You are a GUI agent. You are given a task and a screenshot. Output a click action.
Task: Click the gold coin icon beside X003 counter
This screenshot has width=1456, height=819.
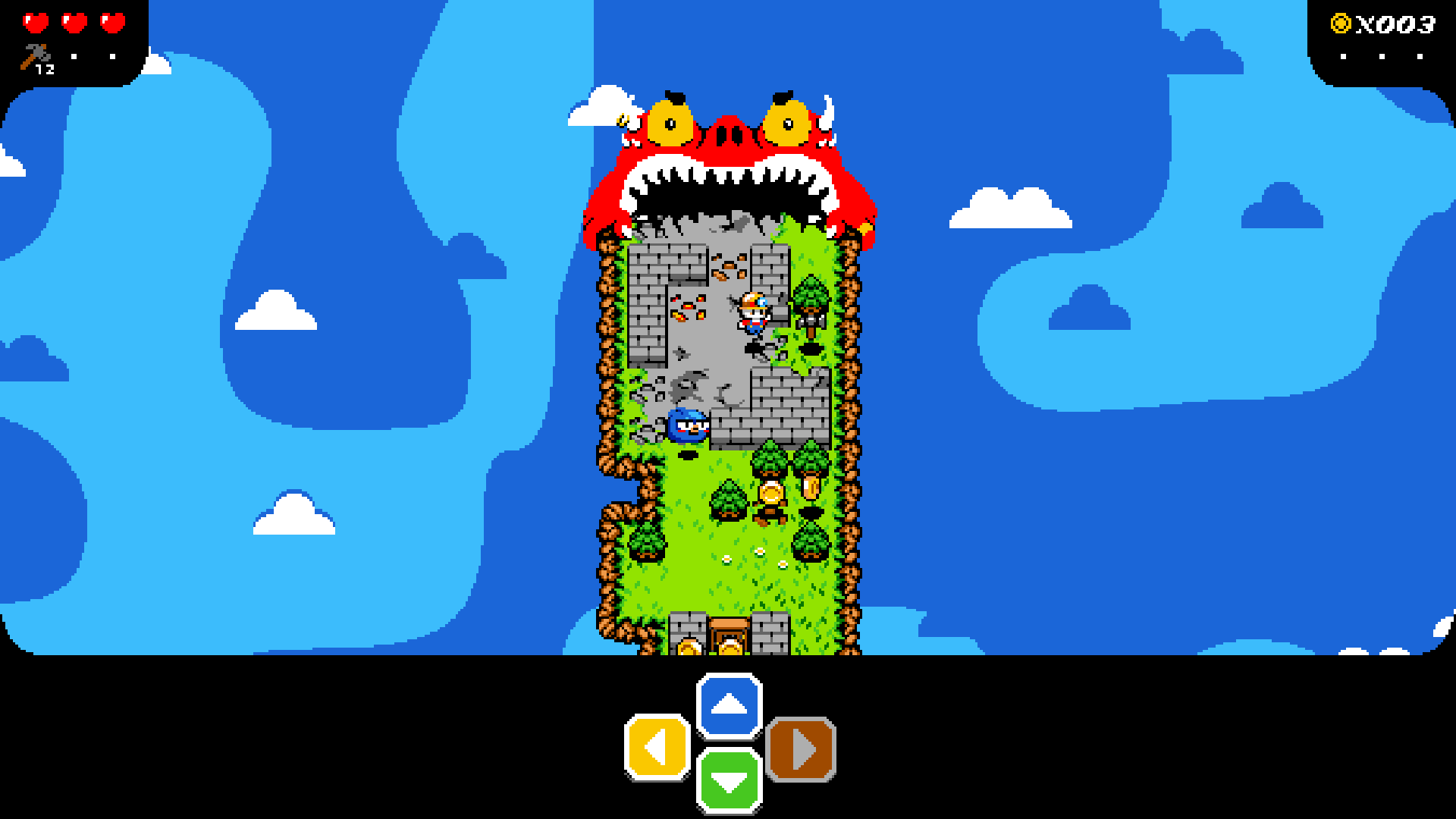1341,23
